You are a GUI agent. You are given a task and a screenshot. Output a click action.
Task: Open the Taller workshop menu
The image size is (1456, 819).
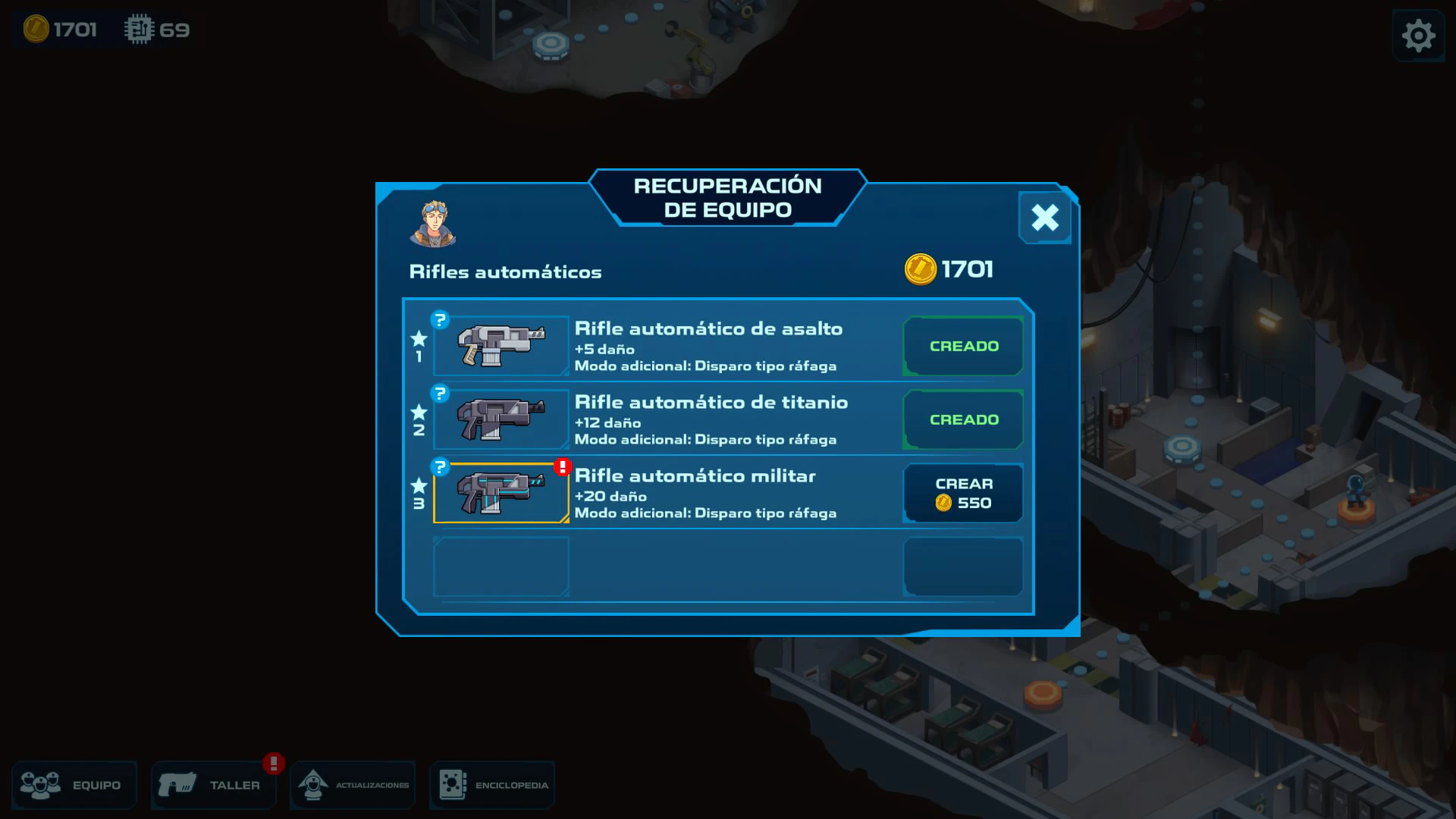click(213, 785)
